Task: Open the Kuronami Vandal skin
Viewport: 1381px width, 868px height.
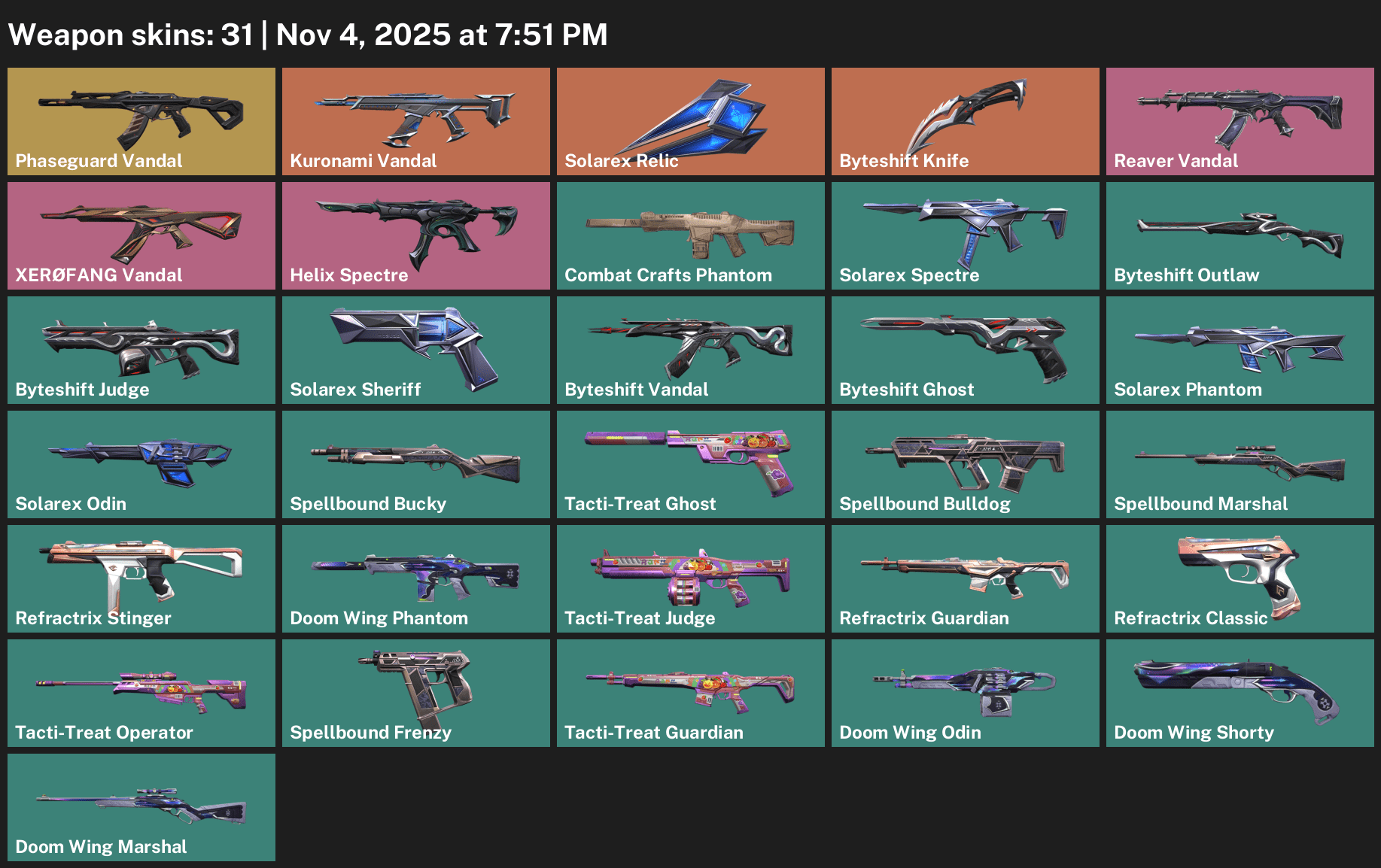Action: click(x=415, y=120)
